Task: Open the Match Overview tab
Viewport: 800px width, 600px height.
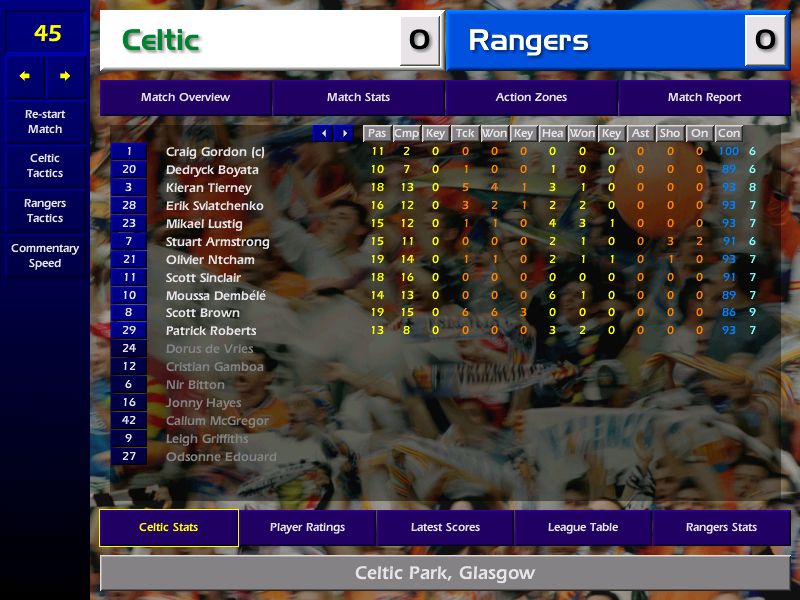Action: pyautogui.click(x=185, y=97)
